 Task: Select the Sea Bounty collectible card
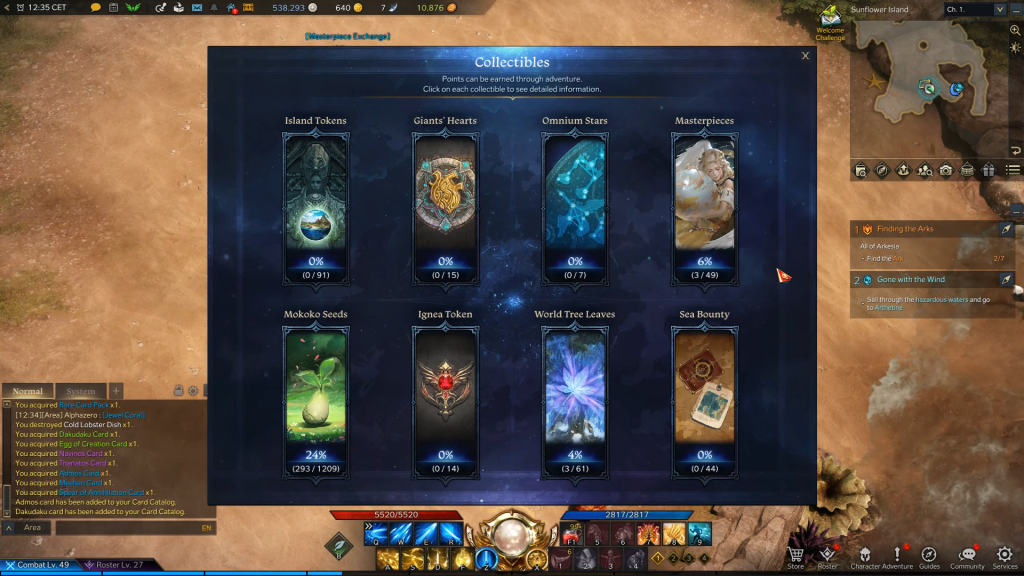704,398
